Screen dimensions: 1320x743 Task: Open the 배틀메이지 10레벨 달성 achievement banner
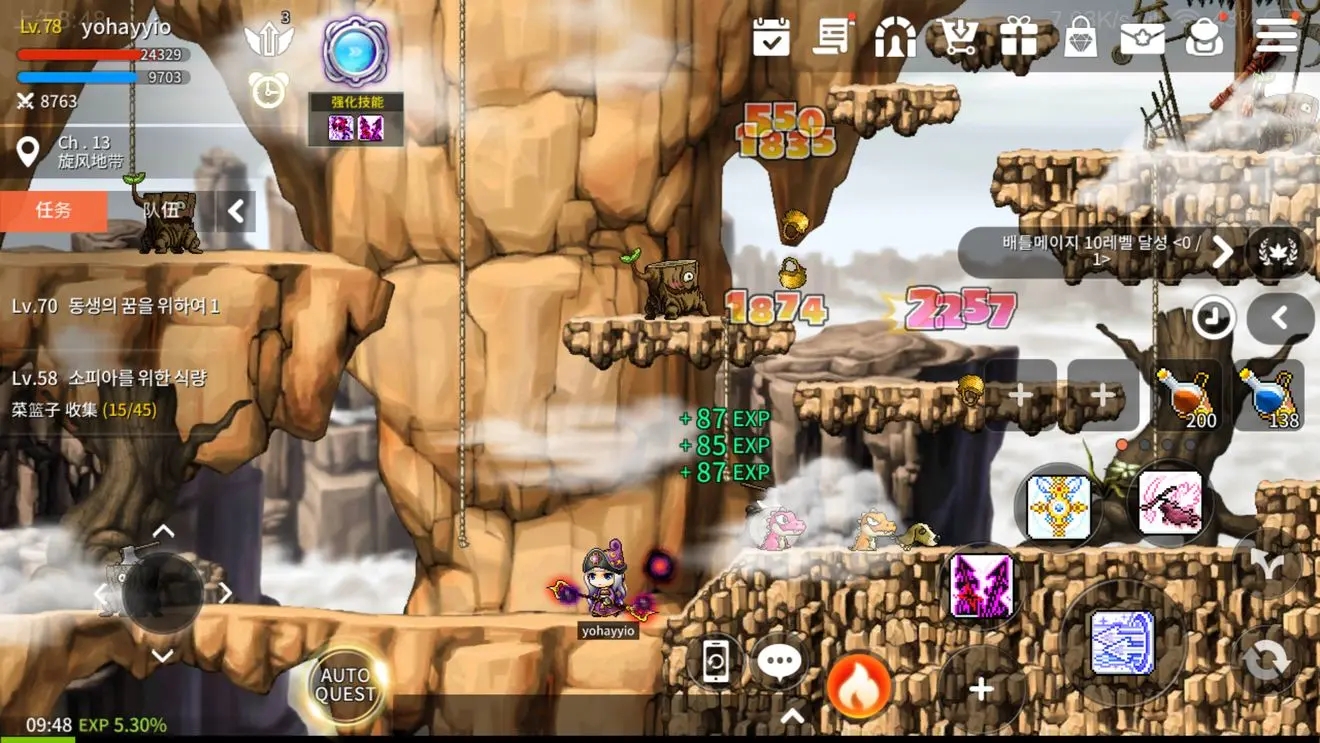point(1100,250)
